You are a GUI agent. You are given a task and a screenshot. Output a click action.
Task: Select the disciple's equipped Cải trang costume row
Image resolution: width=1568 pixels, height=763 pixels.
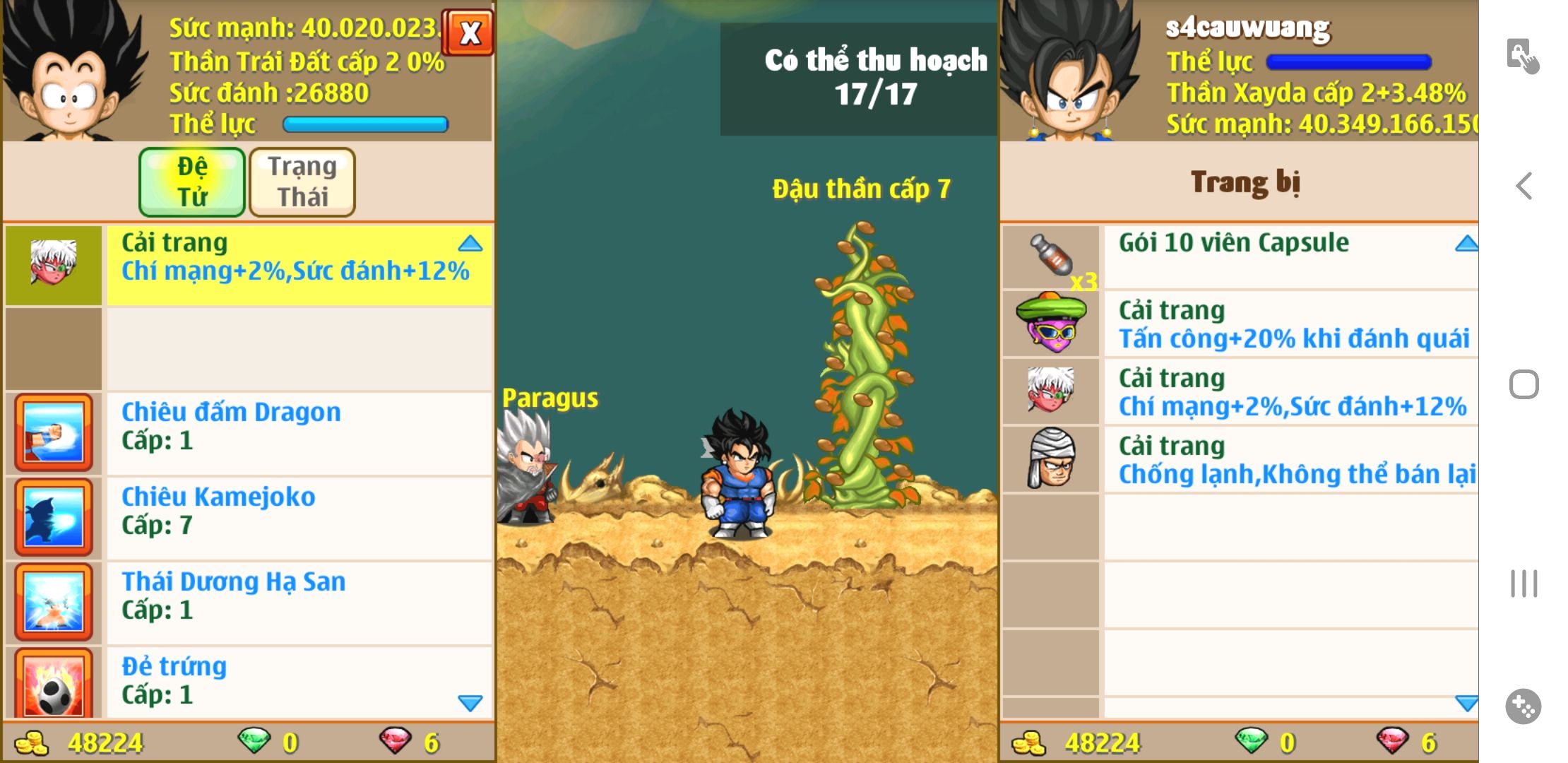[x=298, y=264]
